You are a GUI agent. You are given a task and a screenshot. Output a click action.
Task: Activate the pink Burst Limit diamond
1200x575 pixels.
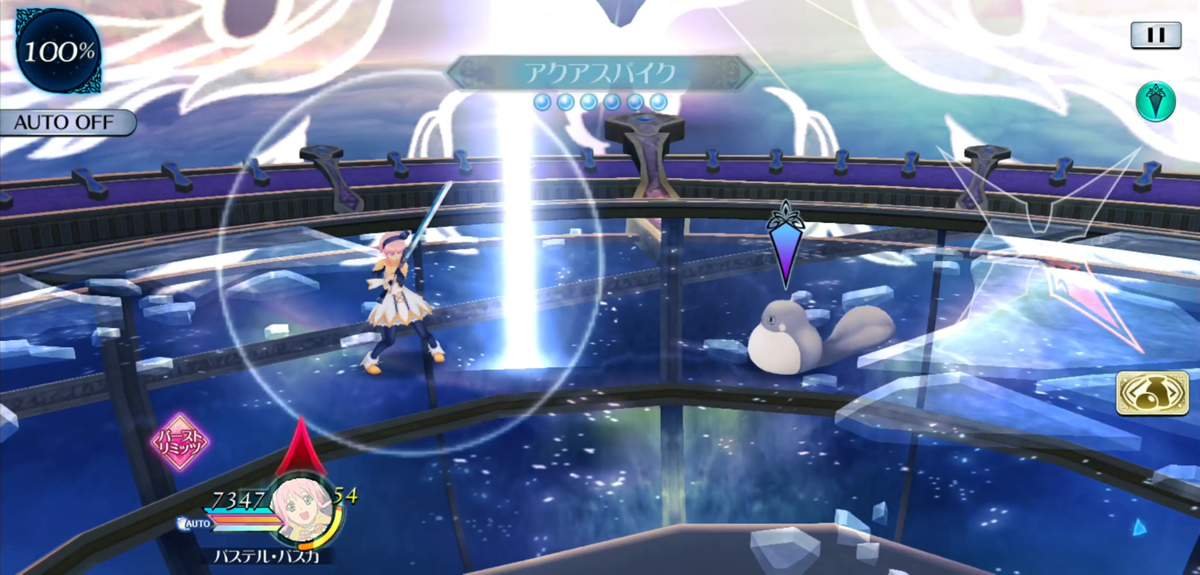click(x=179, y=441)
